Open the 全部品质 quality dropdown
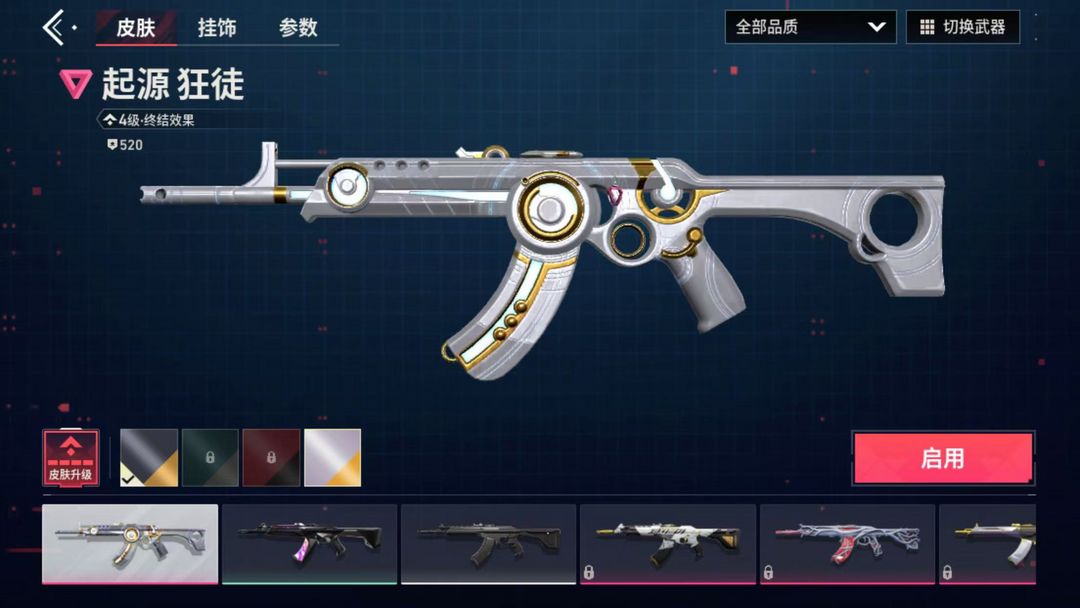The width and height of the screenshot is (1080, 608). pyautogui.click(x=810, y=27)
